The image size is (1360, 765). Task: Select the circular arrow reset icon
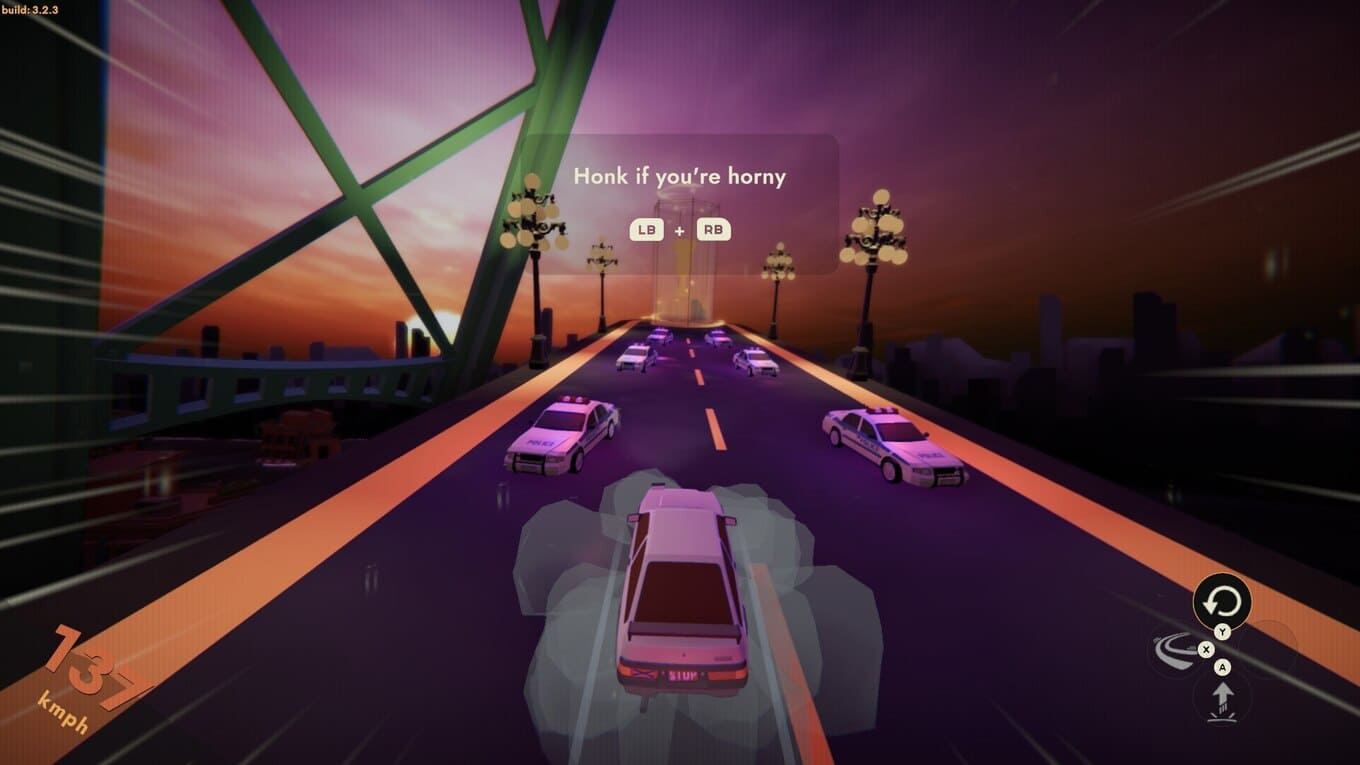click(1222, 601)
